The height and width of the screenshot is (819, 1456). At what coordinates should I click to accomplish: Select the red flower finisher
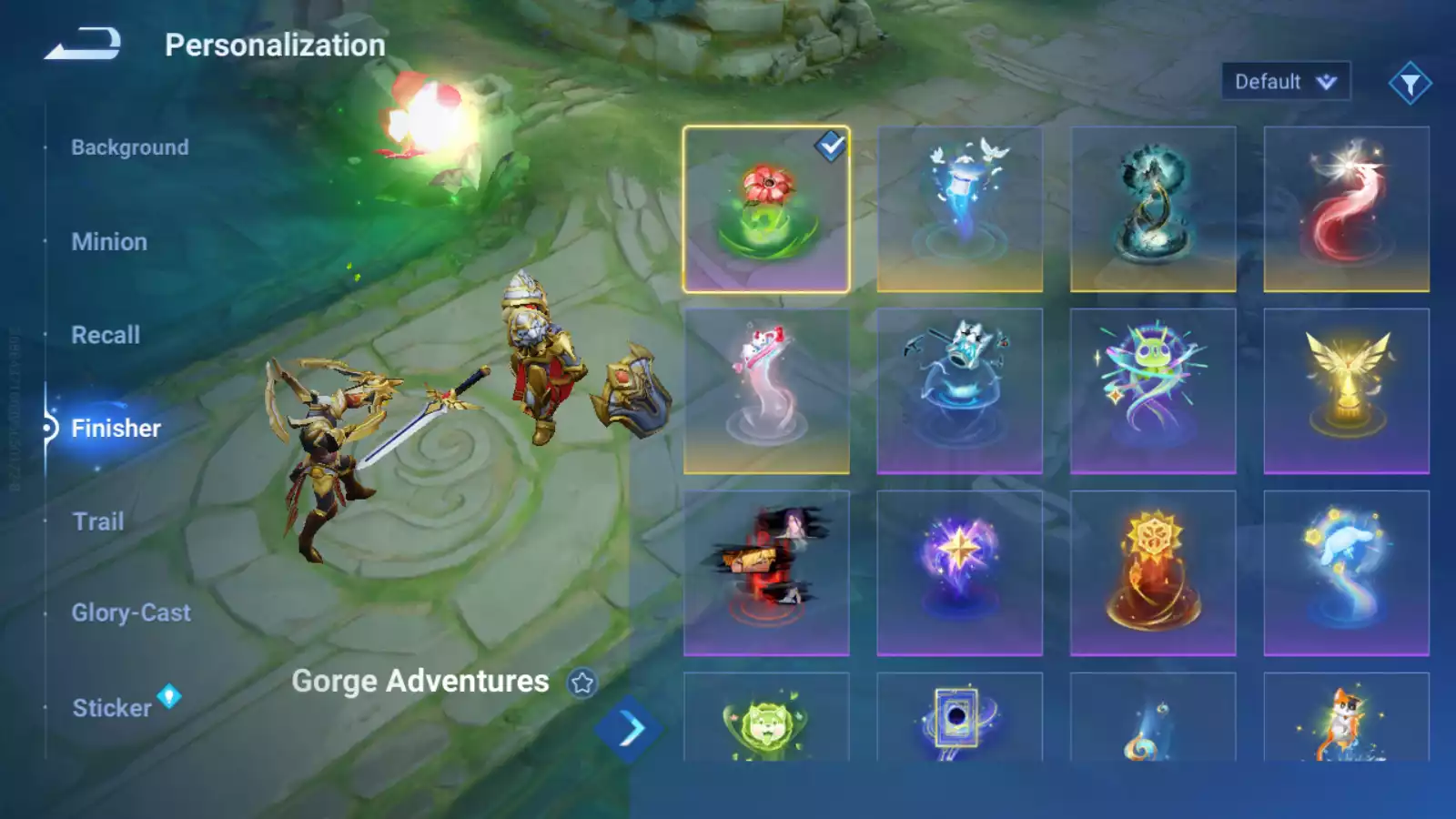pos(766,209)
